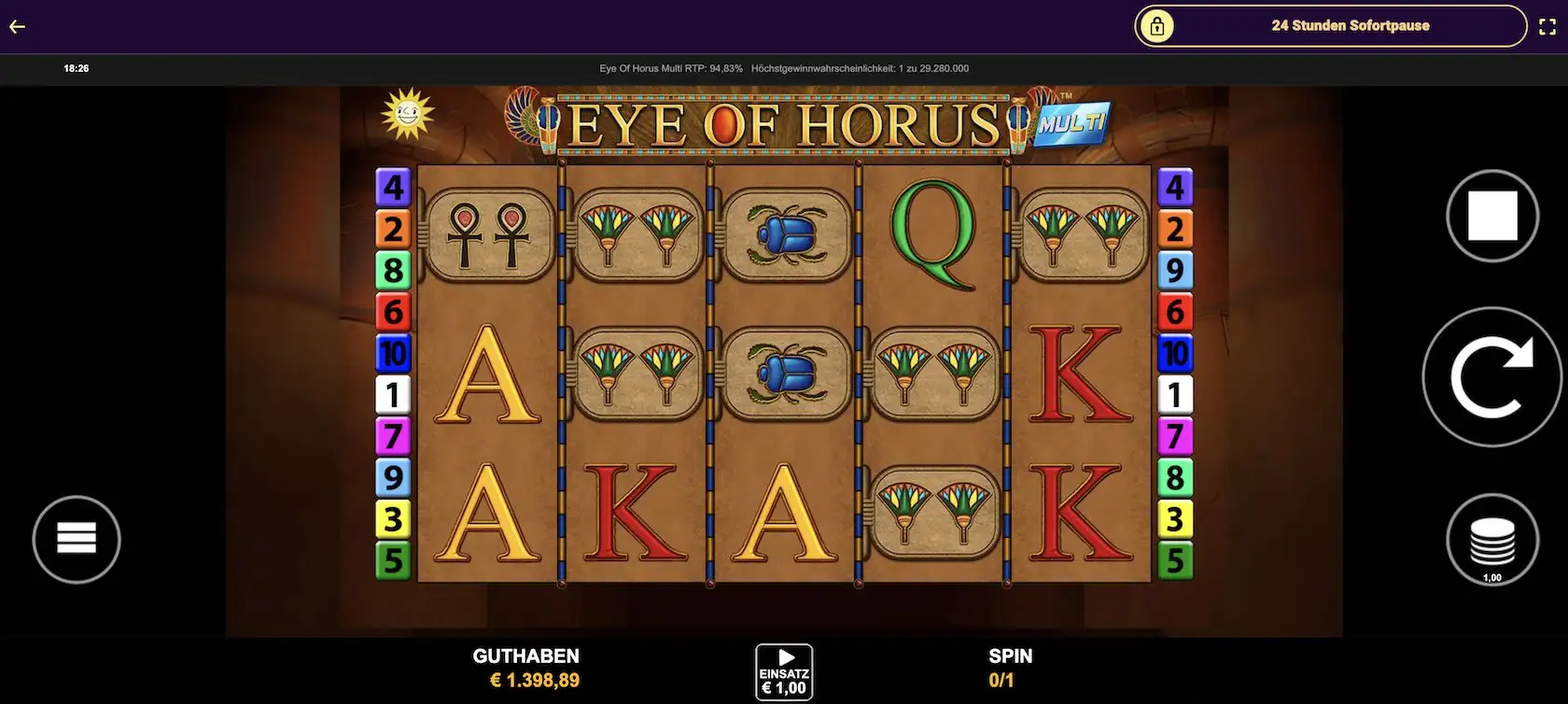1568x704 pixels.
Task: Click the RTP 94,83% info text
Action: coord(670,68)
